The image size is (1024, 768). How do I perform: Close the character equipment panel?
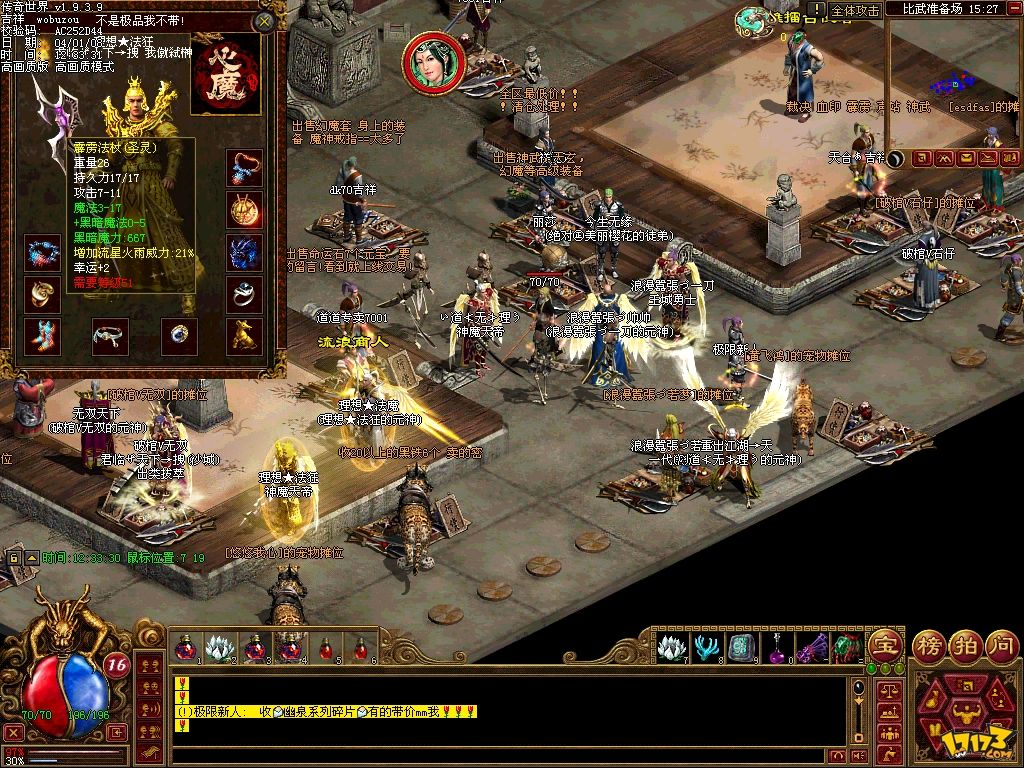[264, 20]
